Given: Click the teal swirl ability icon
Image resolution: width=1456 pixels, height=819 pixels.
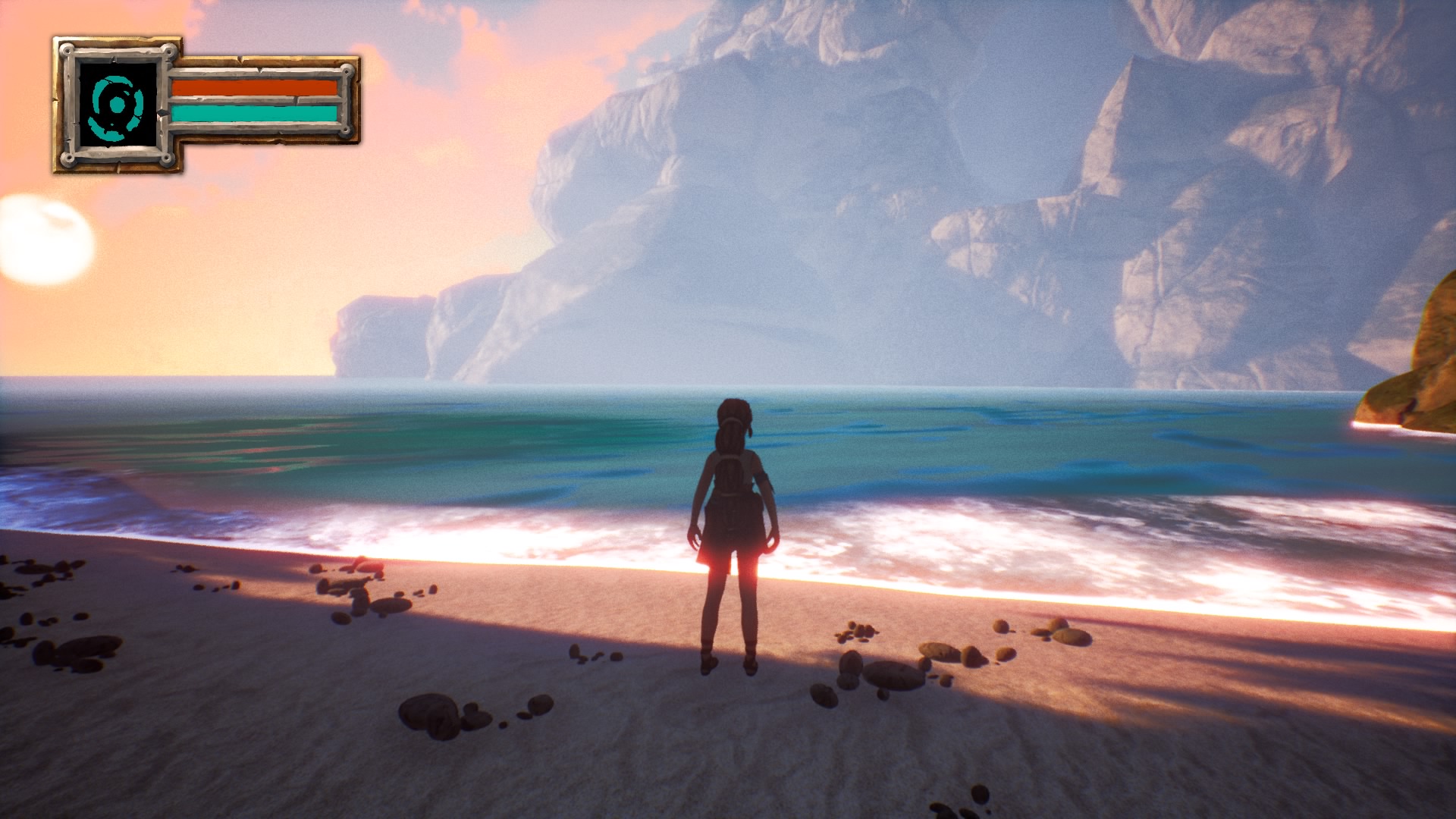Looking at the screenshot, I should (x=118, y=105).
